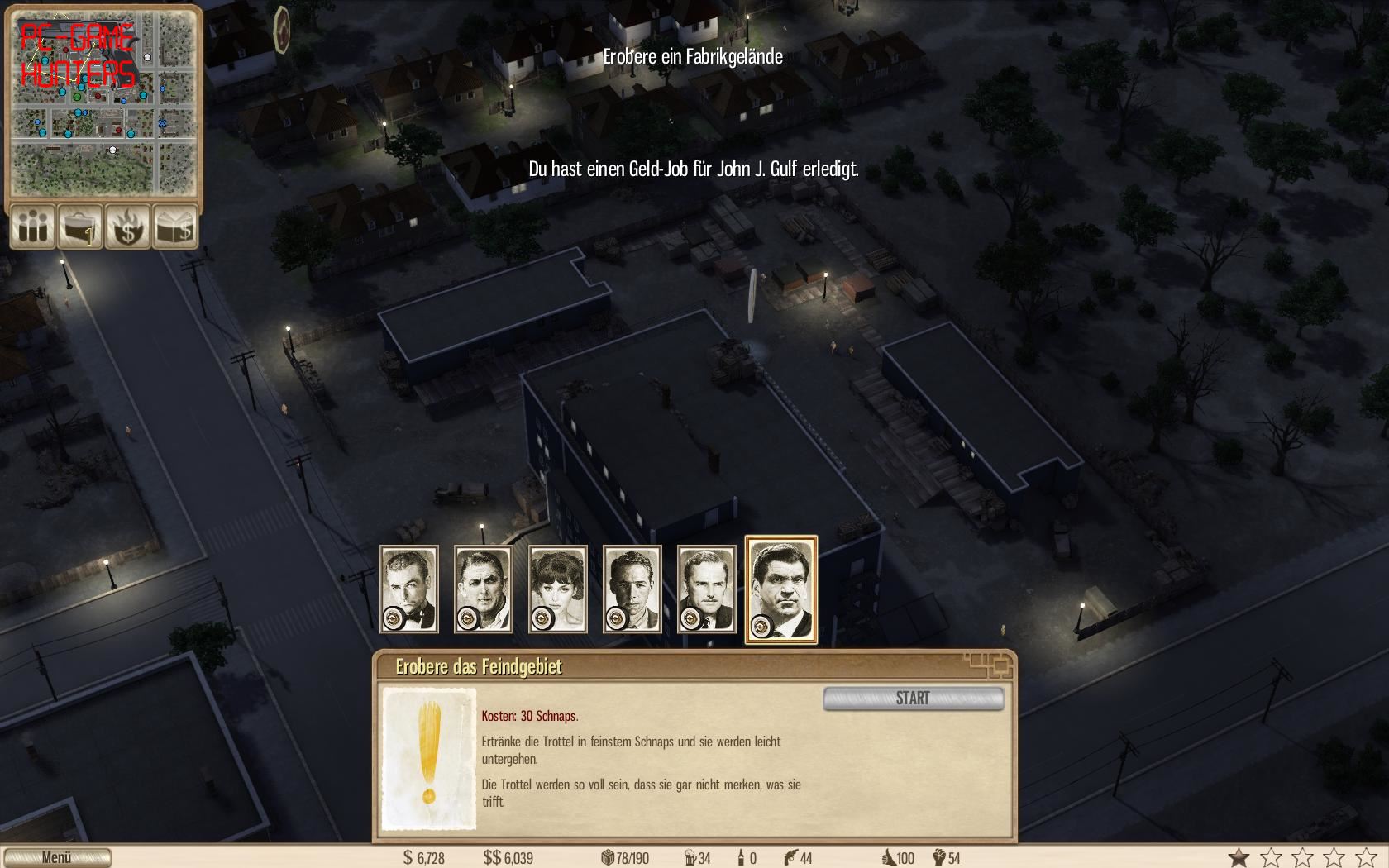The height and width of the screenshot is (868, 1389).
Task: Select the mustached man's portrait card
Action: (707, 589)
